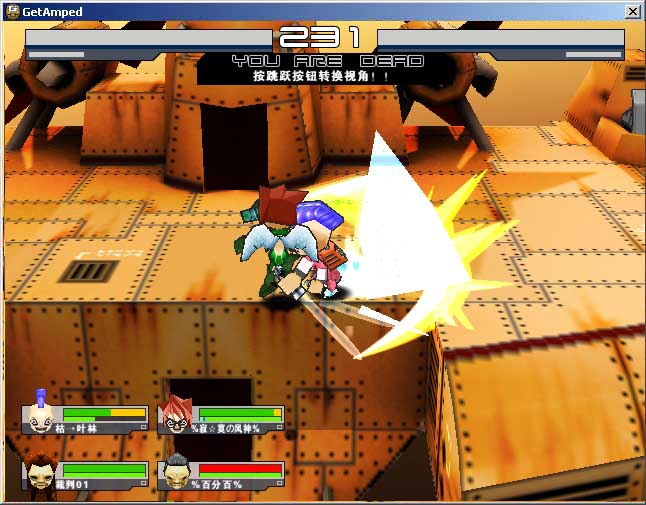Viewport: 646px width, 505px height.
Task: Select the 枯→叶林 player panel
Action: pos(86,419)
